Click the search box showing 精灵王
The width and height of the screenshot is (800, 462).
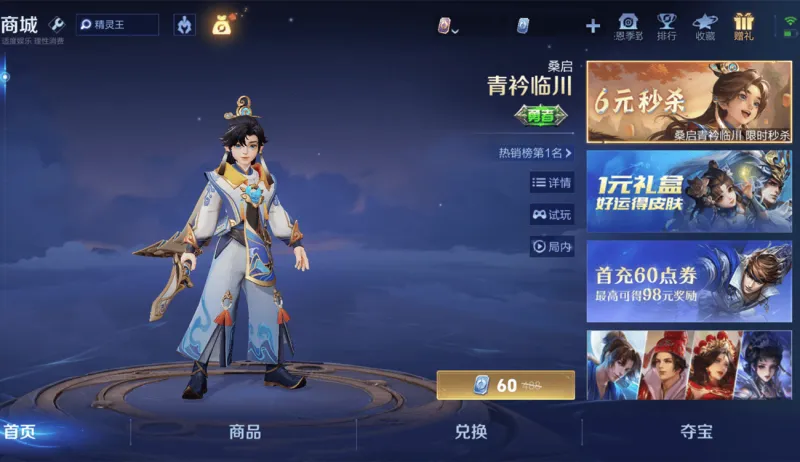point(117,24)
